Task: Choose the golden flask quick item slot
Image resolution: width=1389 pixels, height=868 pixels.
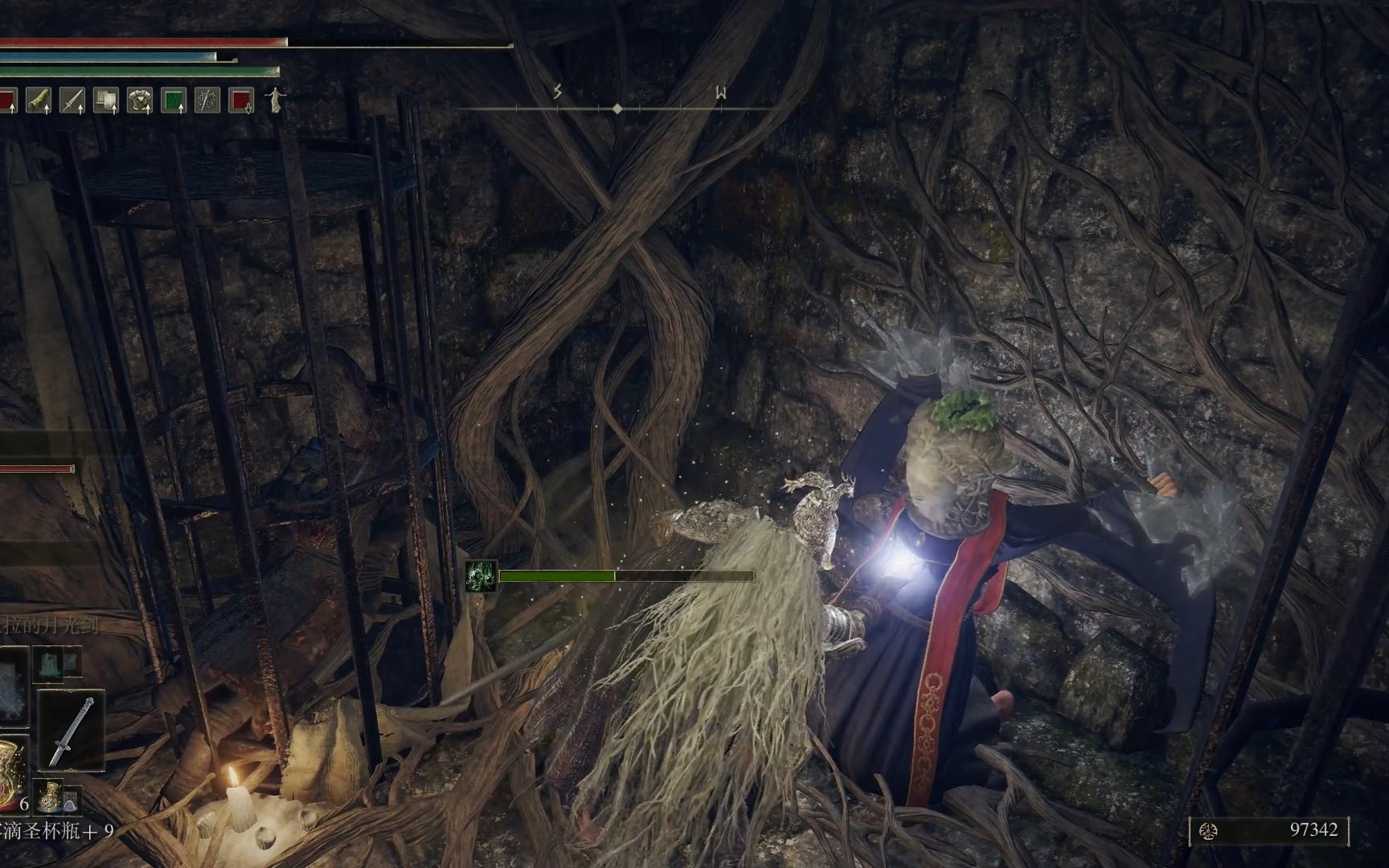Action: click(x=11, y=772)
